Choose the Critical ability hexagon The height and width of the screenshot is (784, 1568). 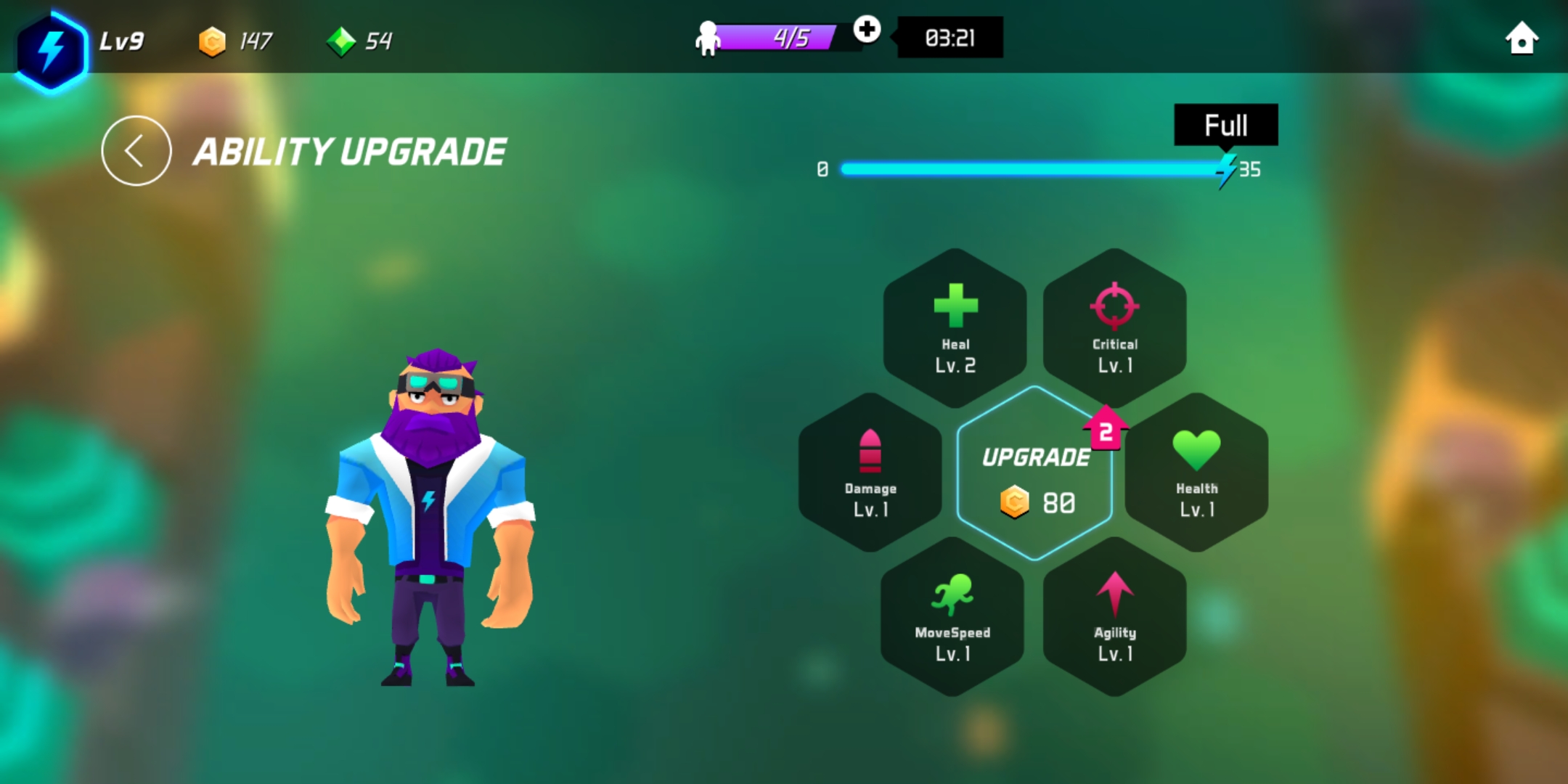point(1115,327)
